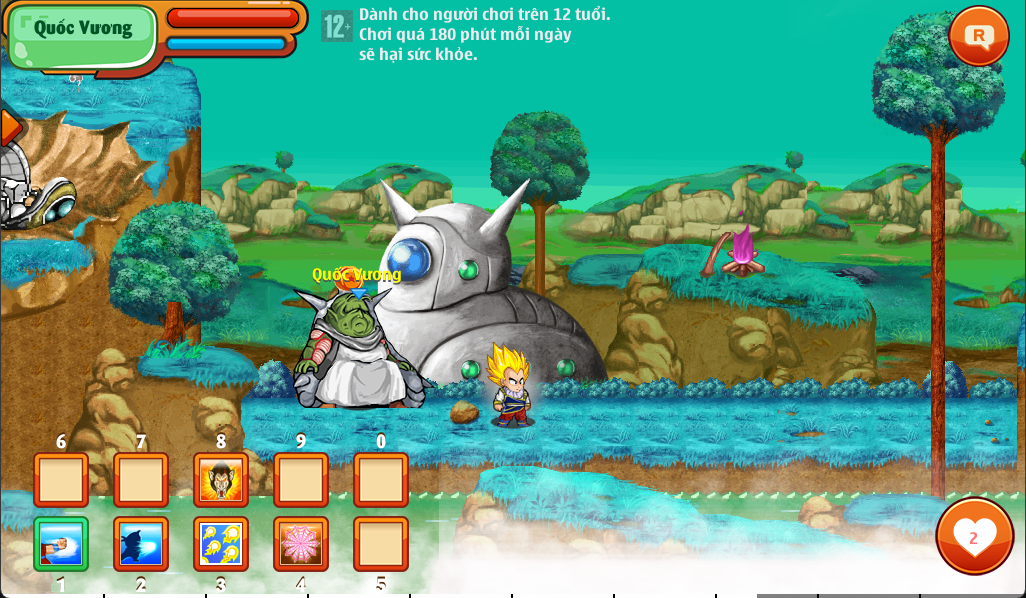Activate the punch skill in slot 1

point(61,544)
